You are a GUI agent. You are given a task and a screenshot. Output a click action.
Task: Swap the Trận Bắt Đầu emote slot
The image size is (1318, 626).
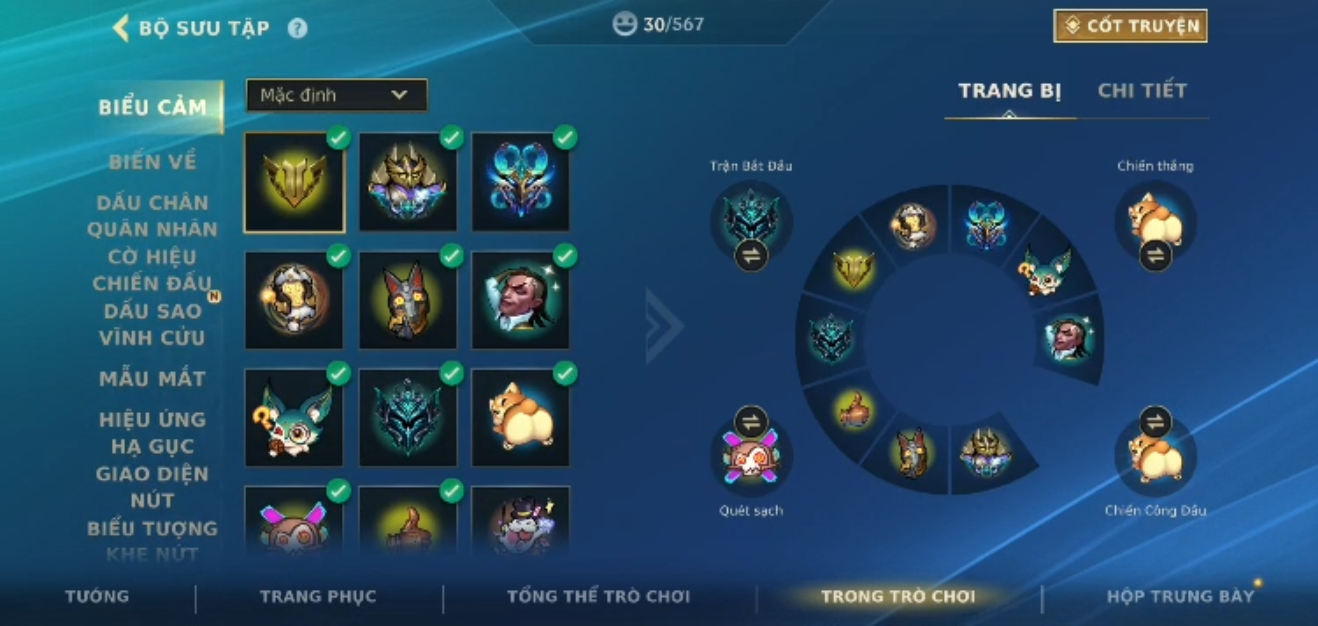click(751, 255)
